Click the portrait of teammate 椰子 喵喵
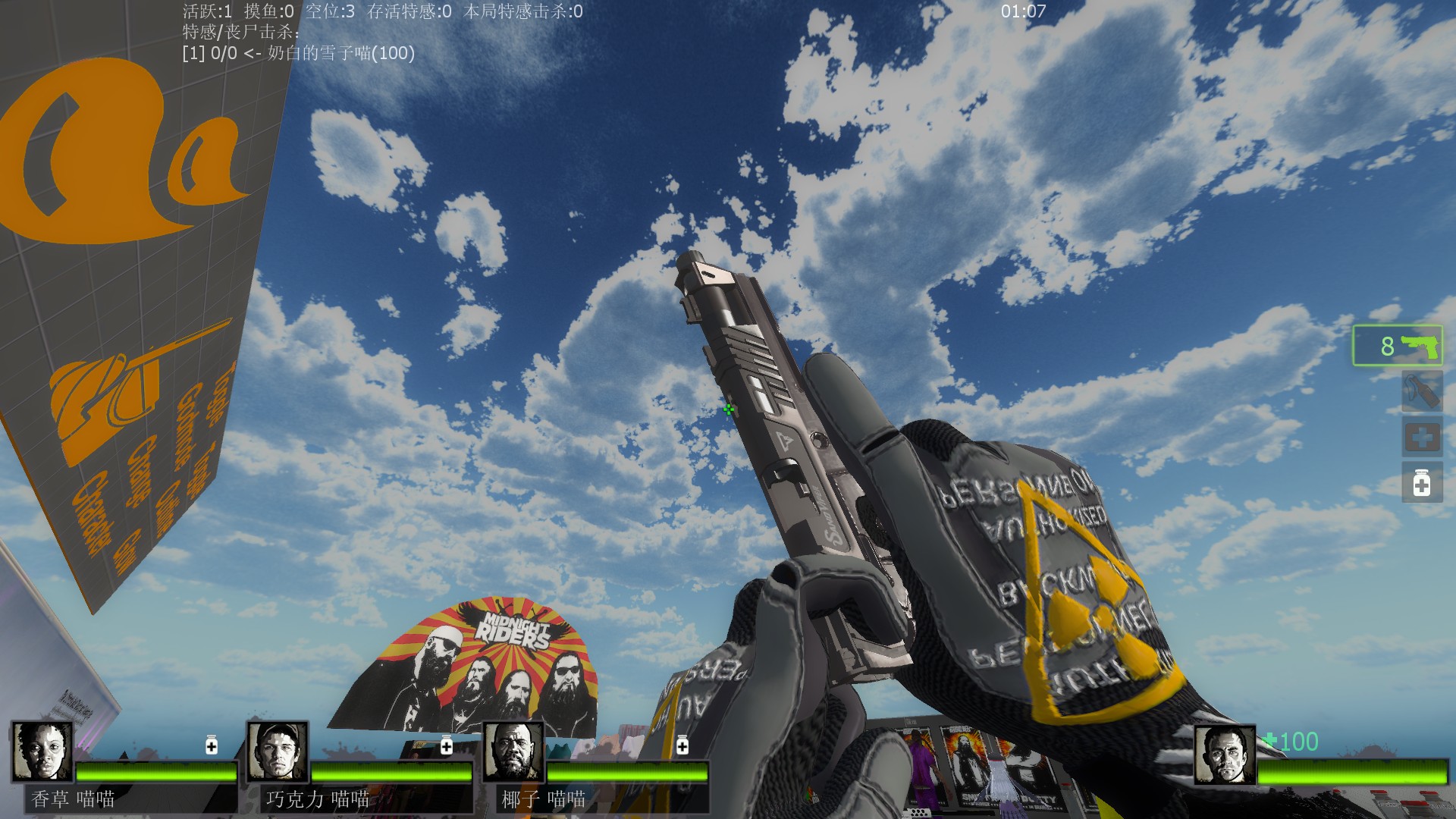The height and width of the screenshot is (819, 1456). tap(513, 752)
